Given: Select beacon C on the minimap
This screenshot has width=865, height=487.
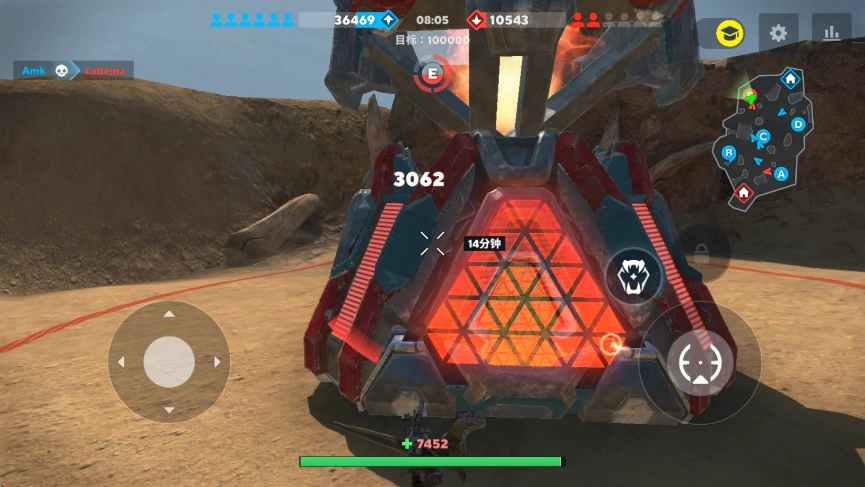Looking at the screenshot, I should pyautogui.click(x=763, y=136).
